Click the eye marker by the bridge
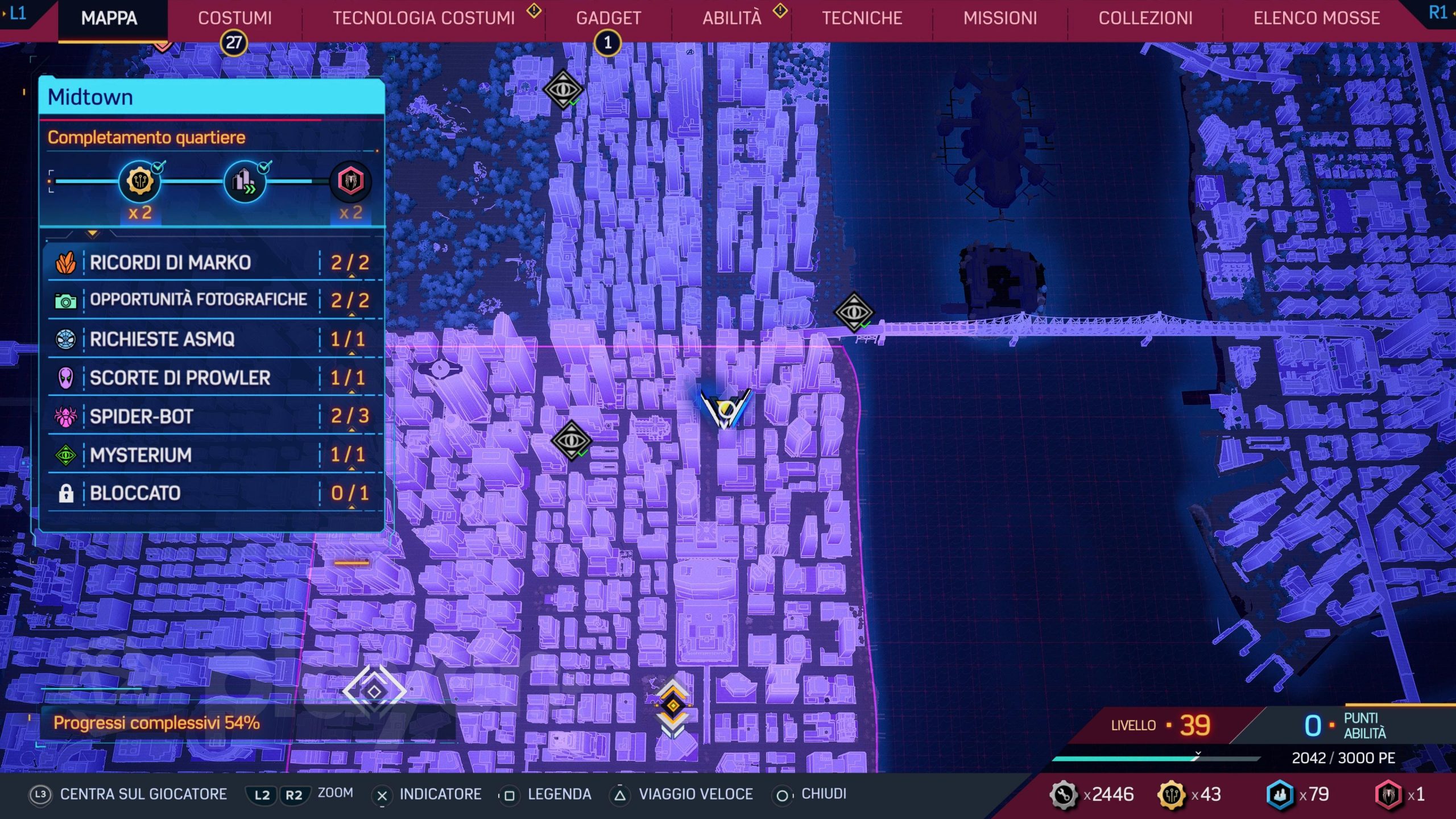 pos(853,312)
